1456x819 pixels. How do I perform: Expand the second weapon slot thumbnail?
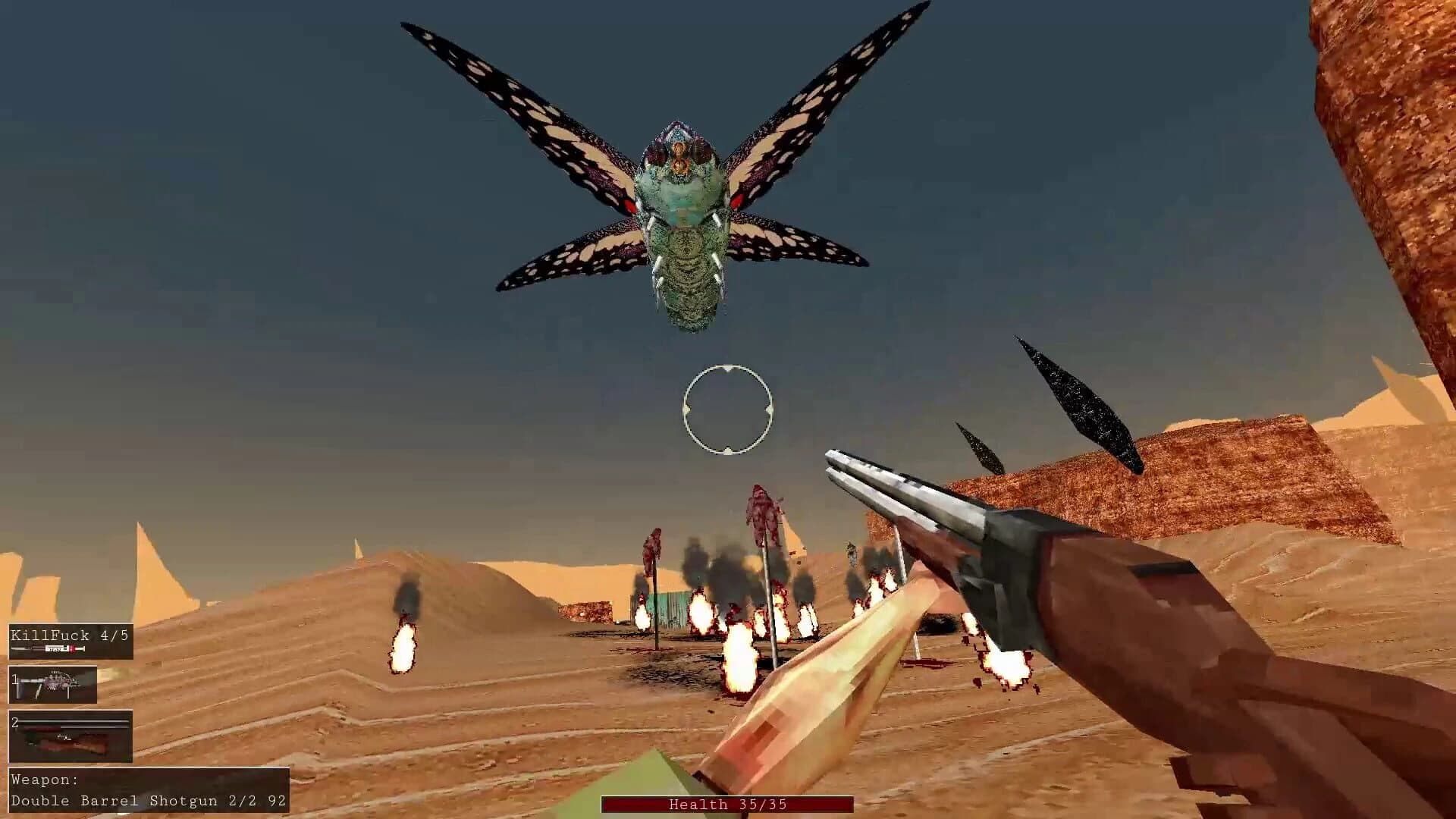click(72, 736)
